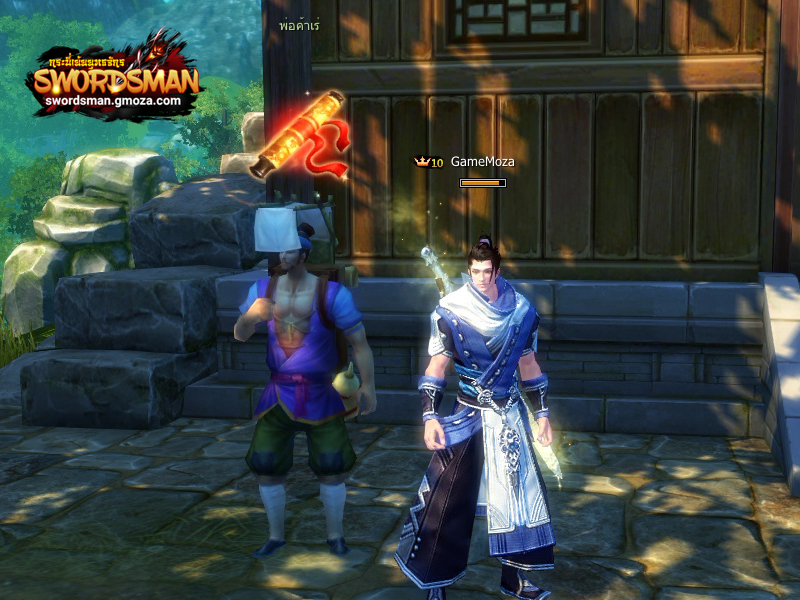Click the glowing quest scroll marker
800x600 pixels.
click(x=297, y=134)
